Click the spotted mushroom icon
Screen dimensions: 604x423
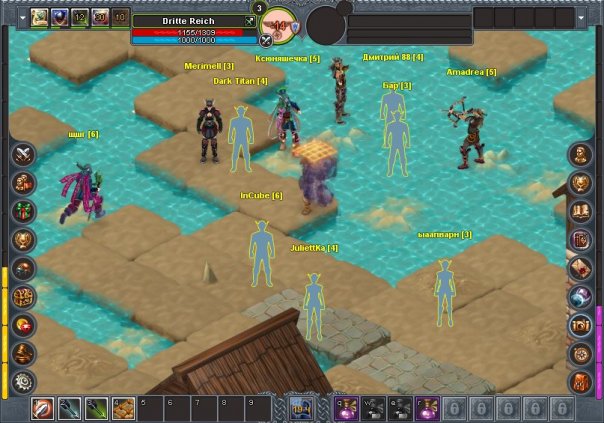[23, 268]
